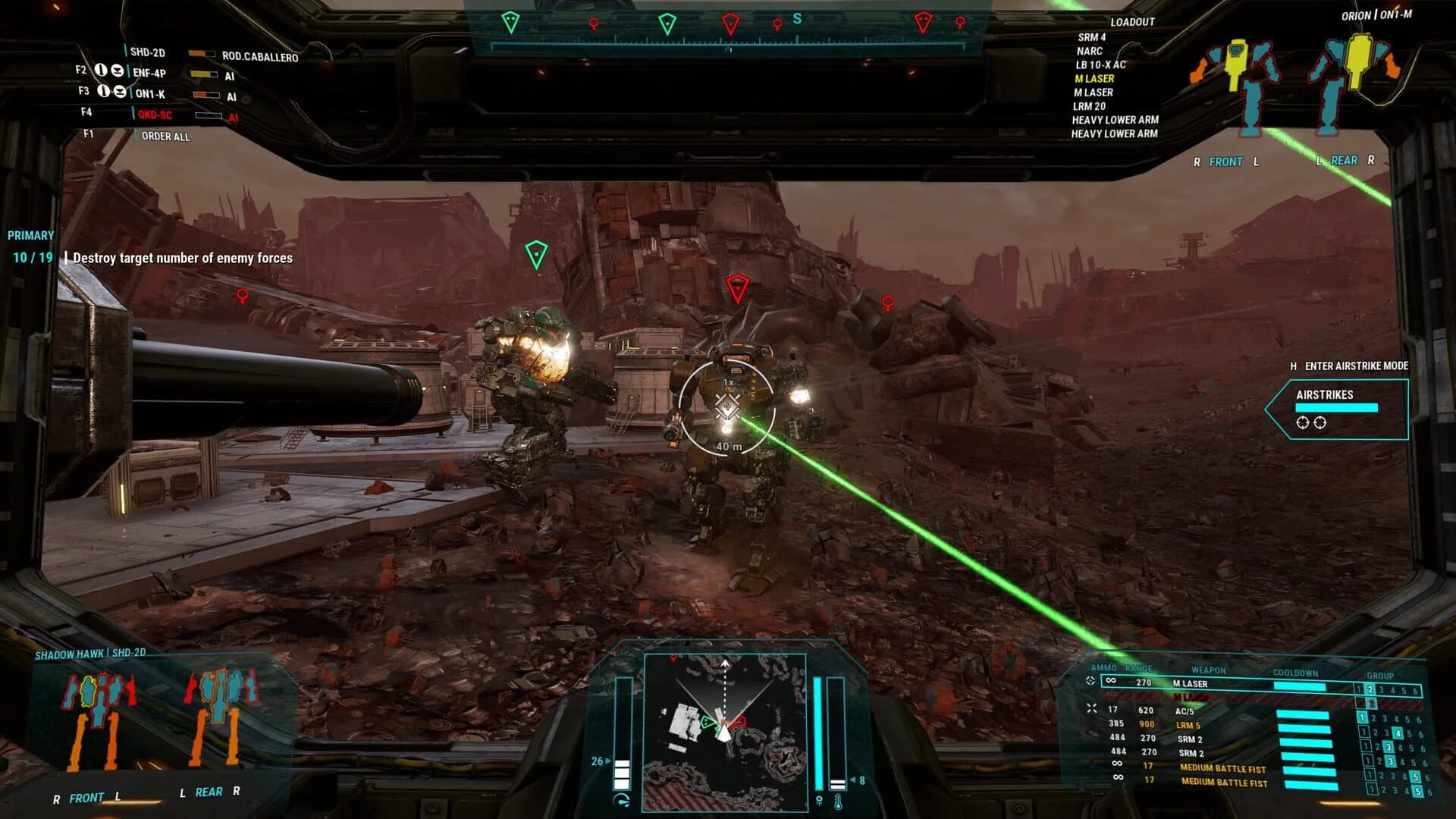Click the spread-fire icon beside the AC/5 row
Image resolution: width=1456 pixels, height=819 pixels.
tap(1092, 709)
